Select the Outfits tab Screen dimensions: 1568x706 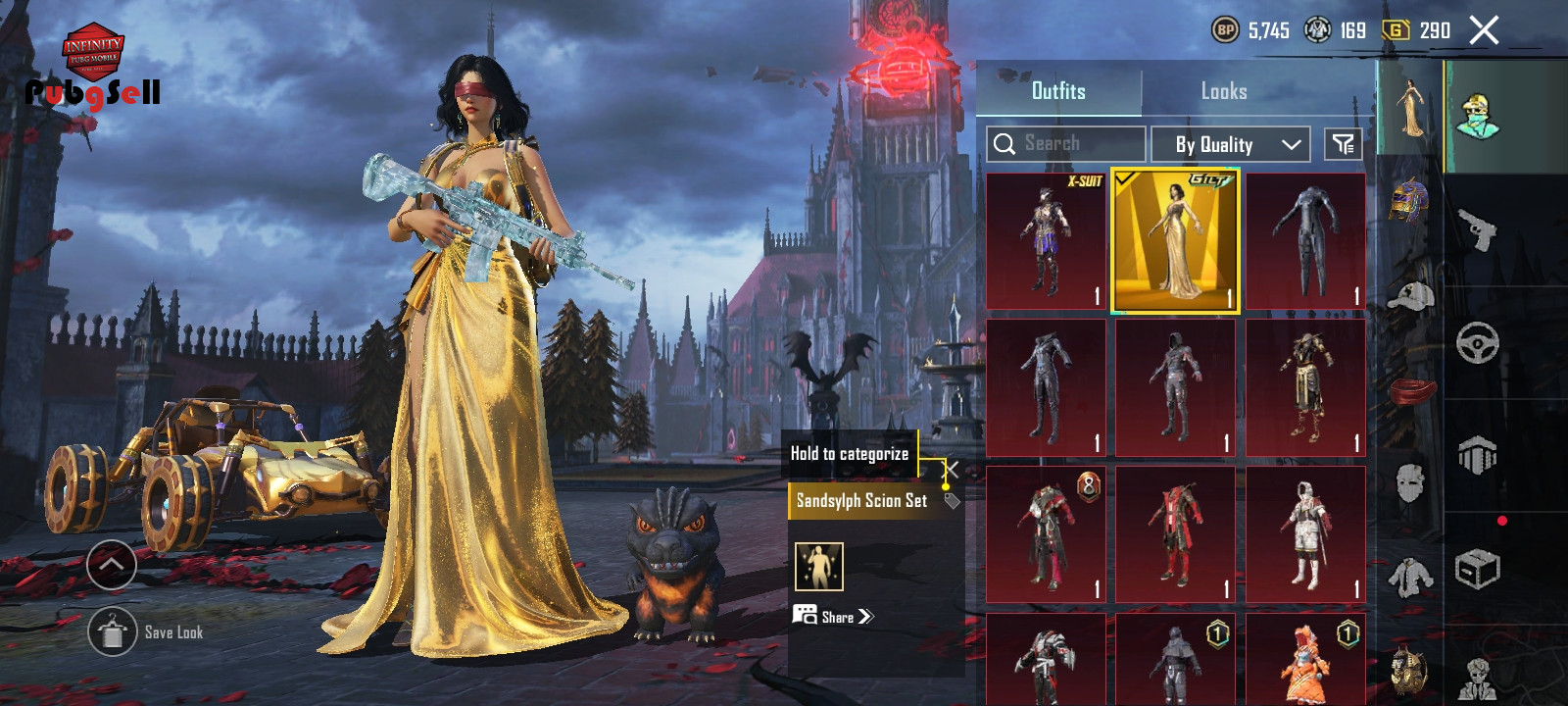coord(1058,91)
